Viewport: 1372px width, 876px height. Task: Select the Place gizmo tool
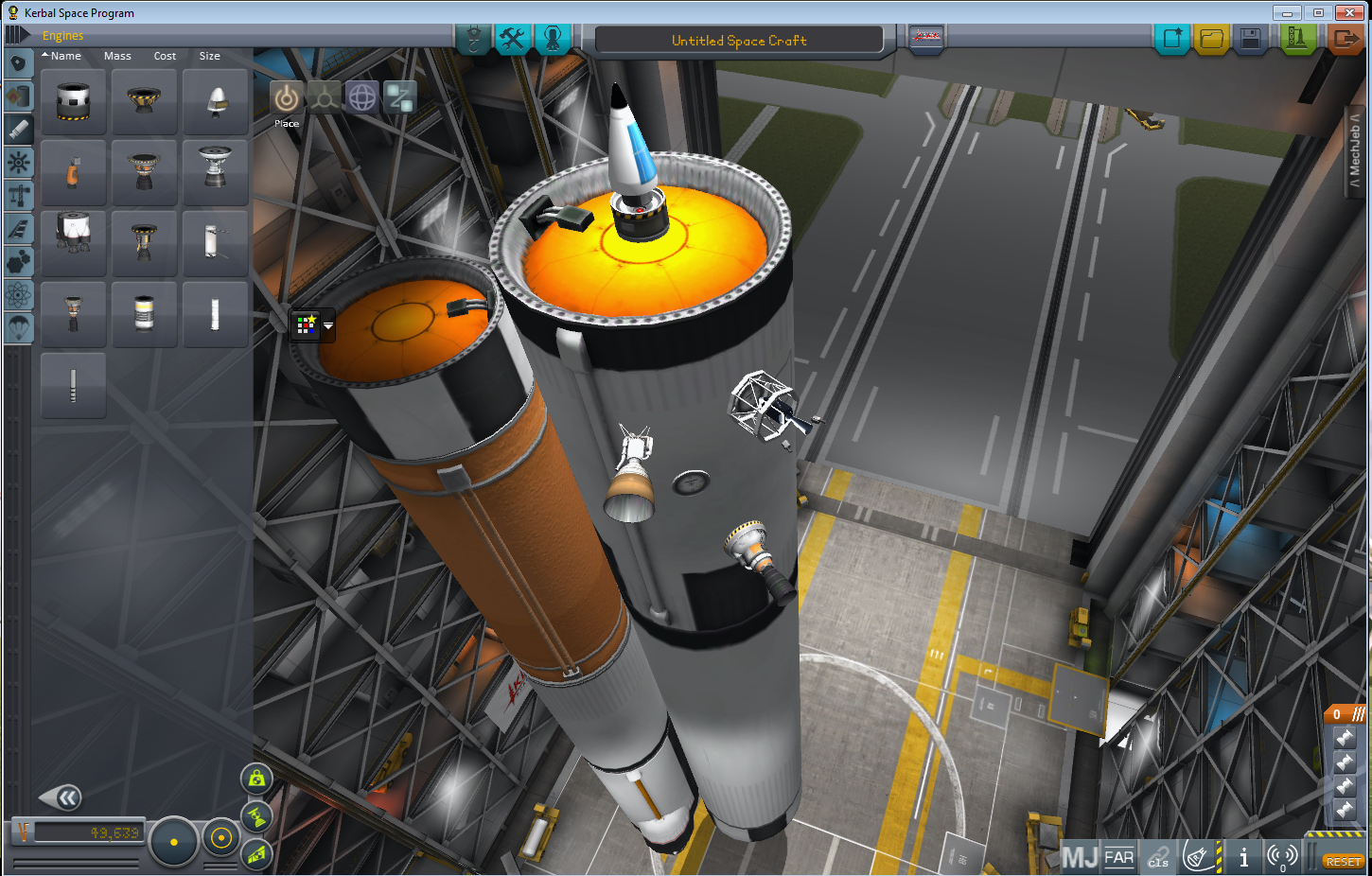[x=286, y=98]
